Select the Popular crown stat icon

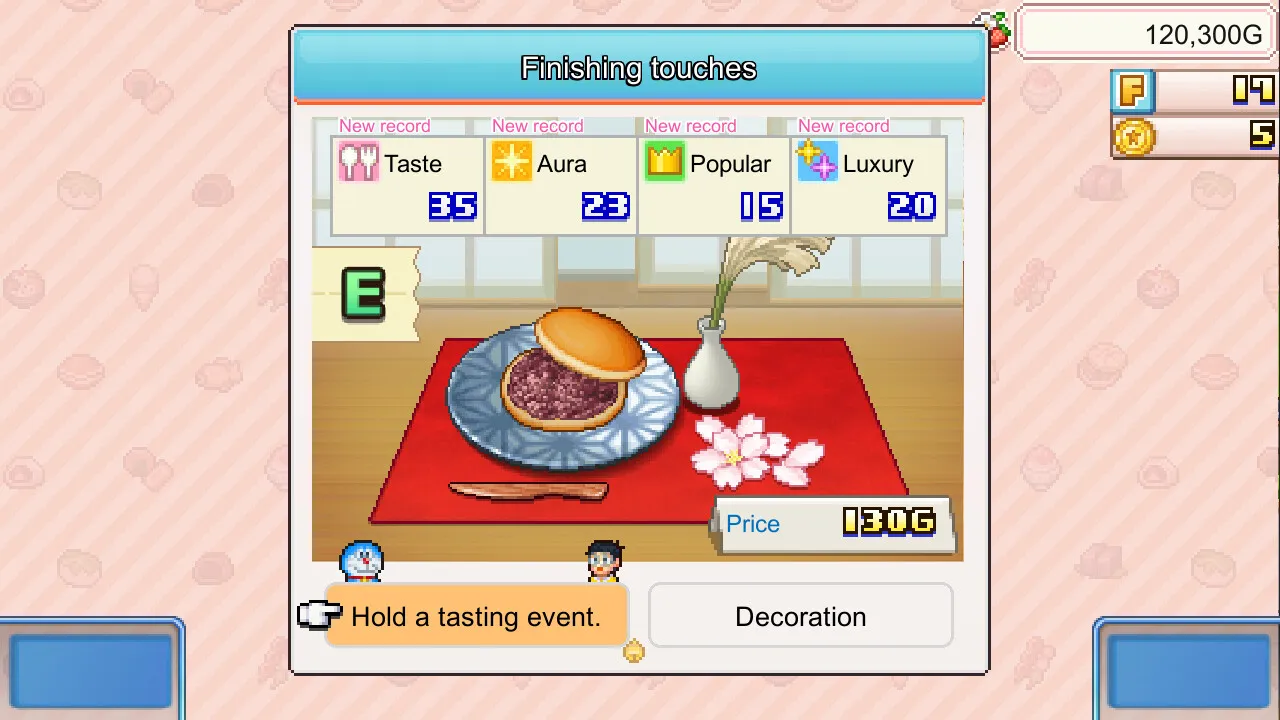664,162
